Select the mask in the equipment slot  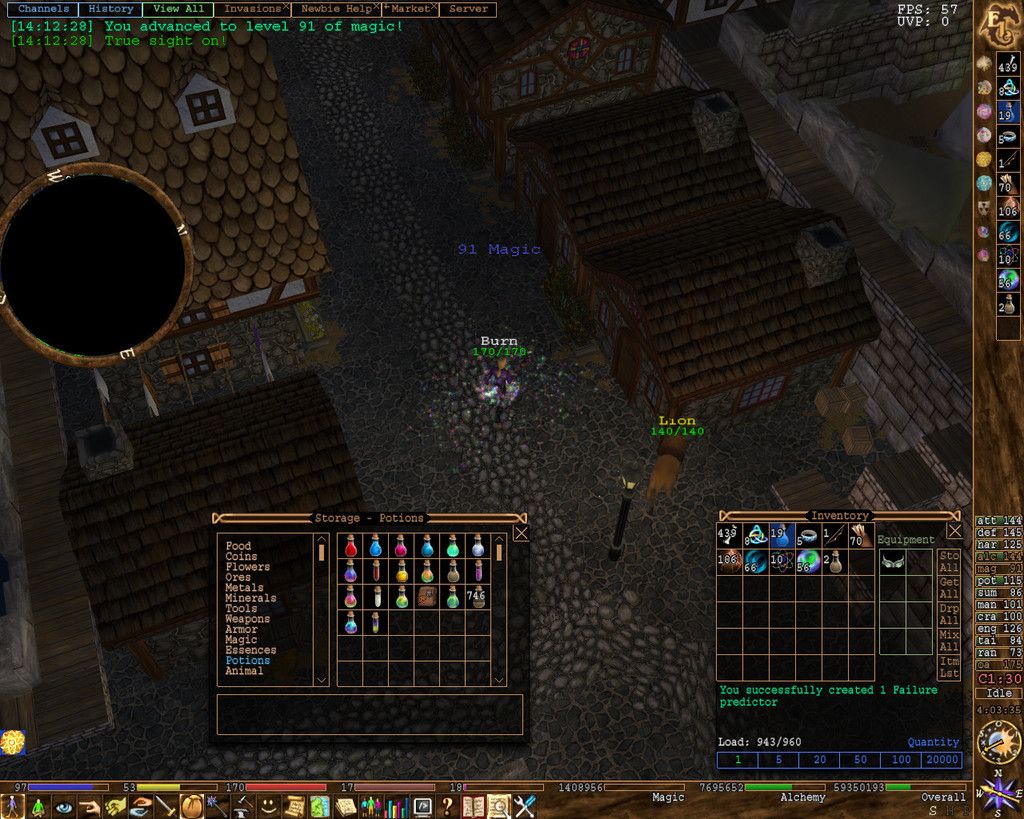coord(892,561)
